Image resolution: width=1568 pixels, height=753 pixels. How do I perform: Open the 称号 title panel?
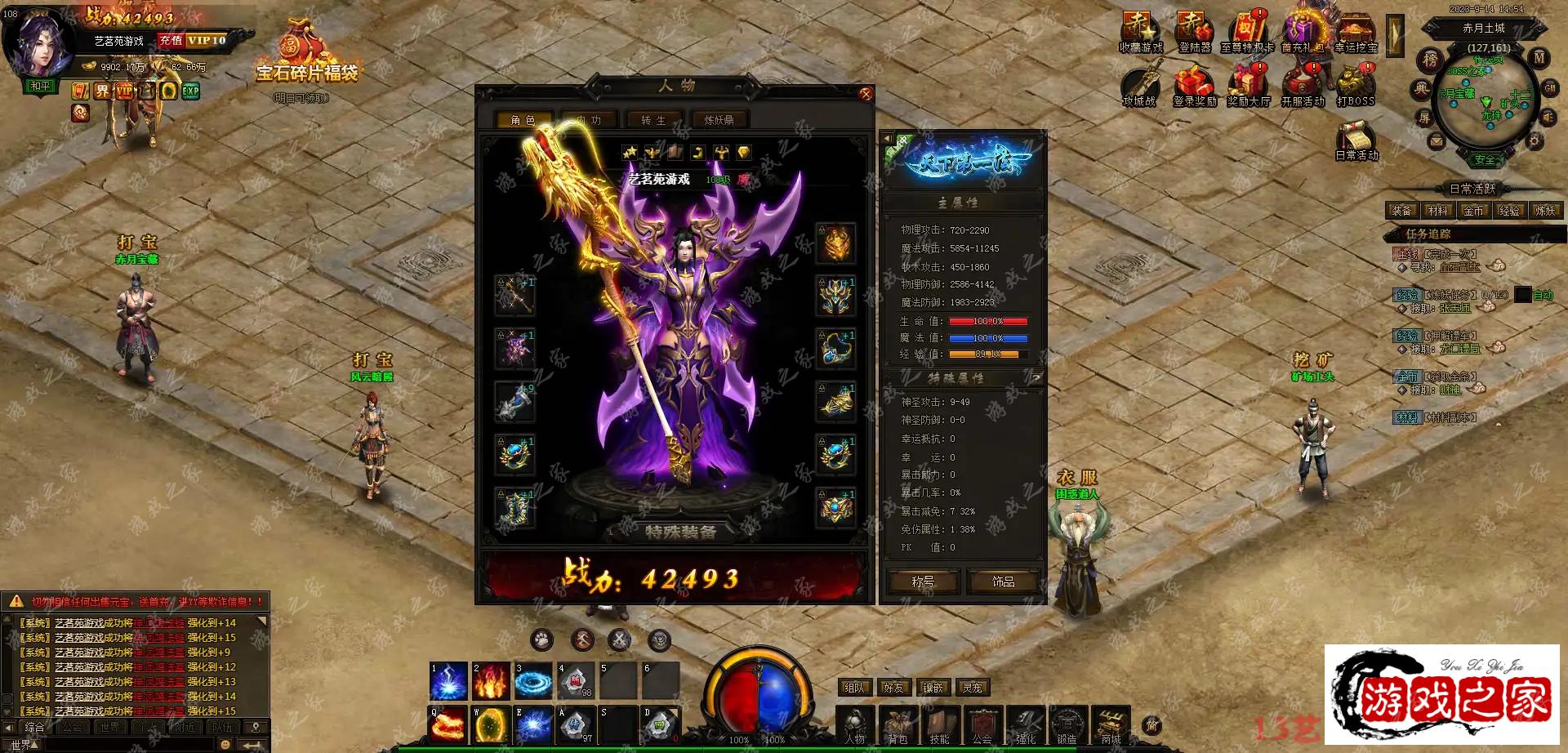click(923, 581)
